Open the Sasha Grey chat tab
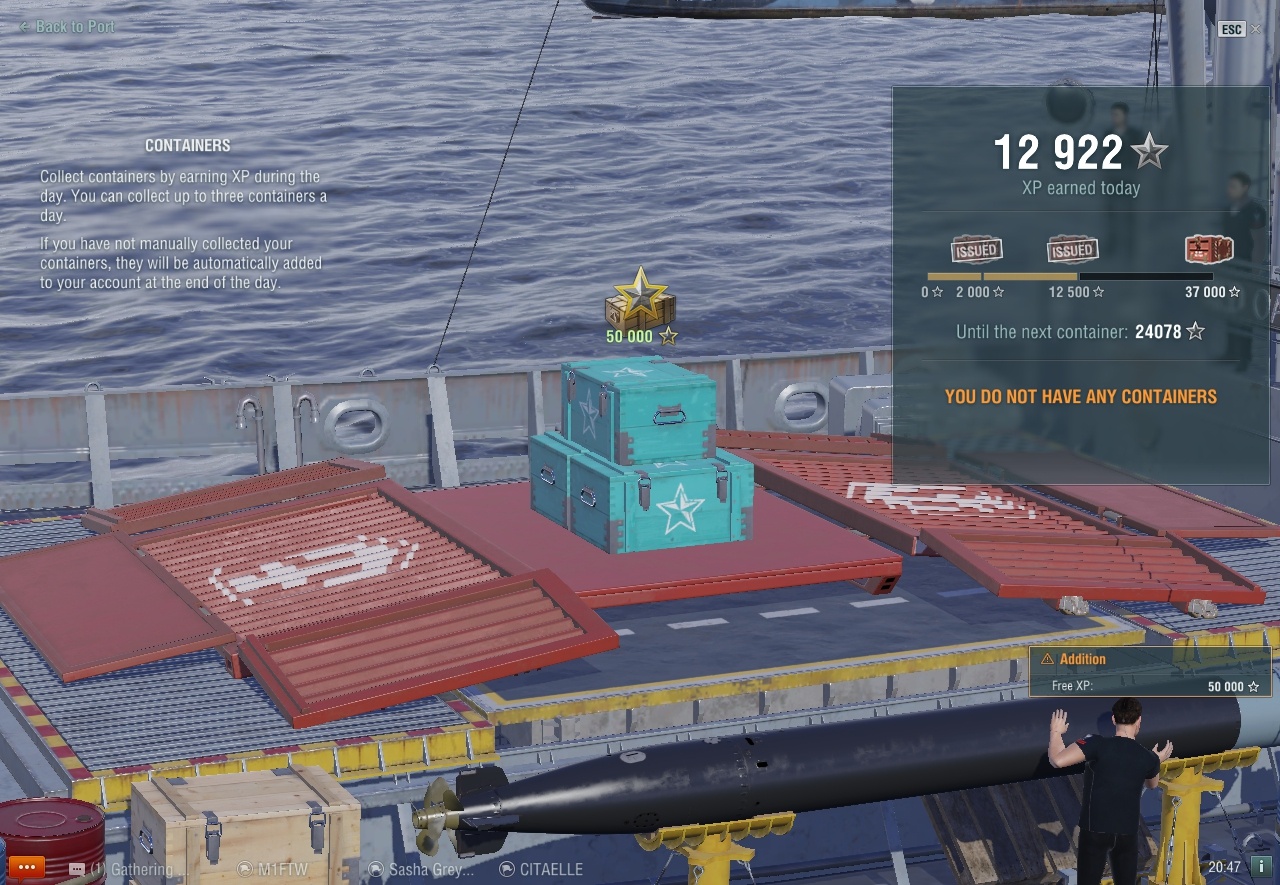Viewport: 1280px width, 885px height. tap(421, 869)
